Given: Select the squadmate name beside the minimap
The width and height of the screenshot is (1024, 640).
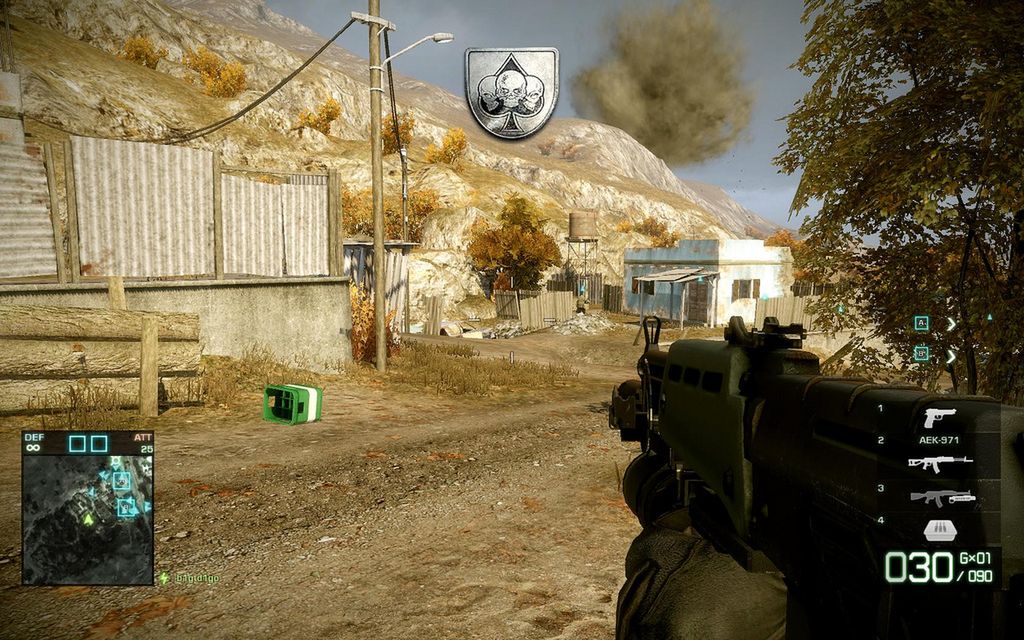Looking at the screenshot, I should coord(195,578).
